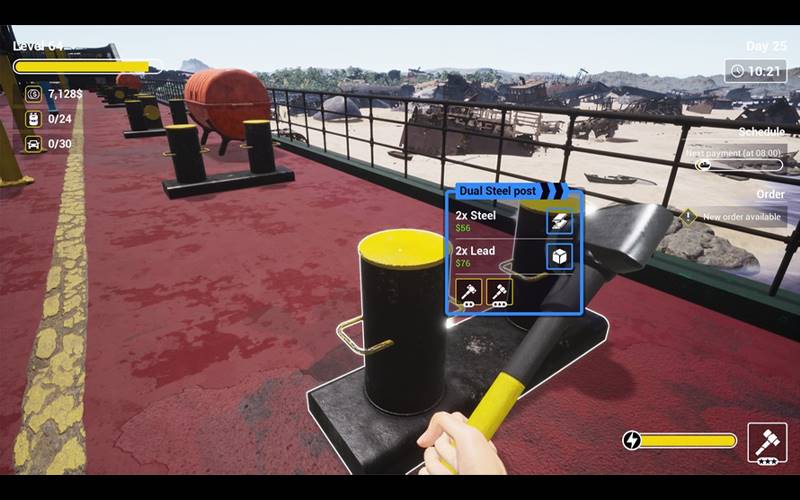800x500 pixels.
Task: Click the money coin icon
Action: click(x=33, y=94)
